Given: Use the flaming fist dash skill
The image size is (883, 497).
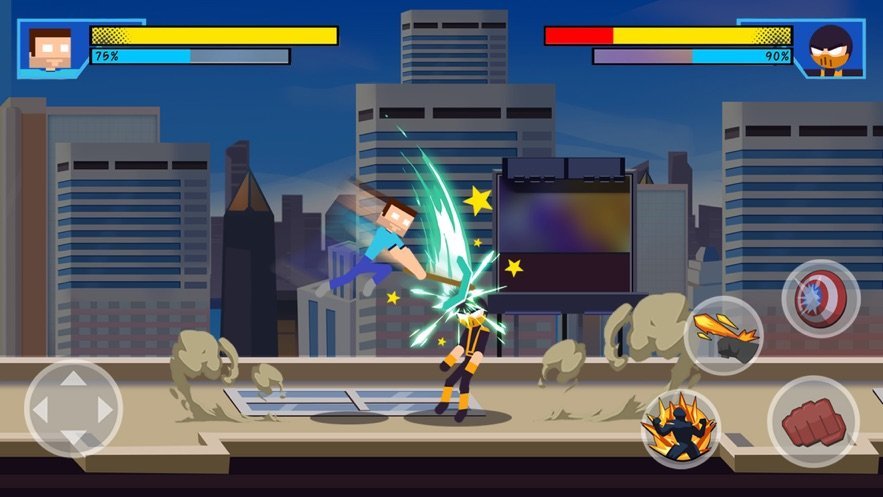Looking at the screenshot, I should pyautogui.click(x=723, y=336).
